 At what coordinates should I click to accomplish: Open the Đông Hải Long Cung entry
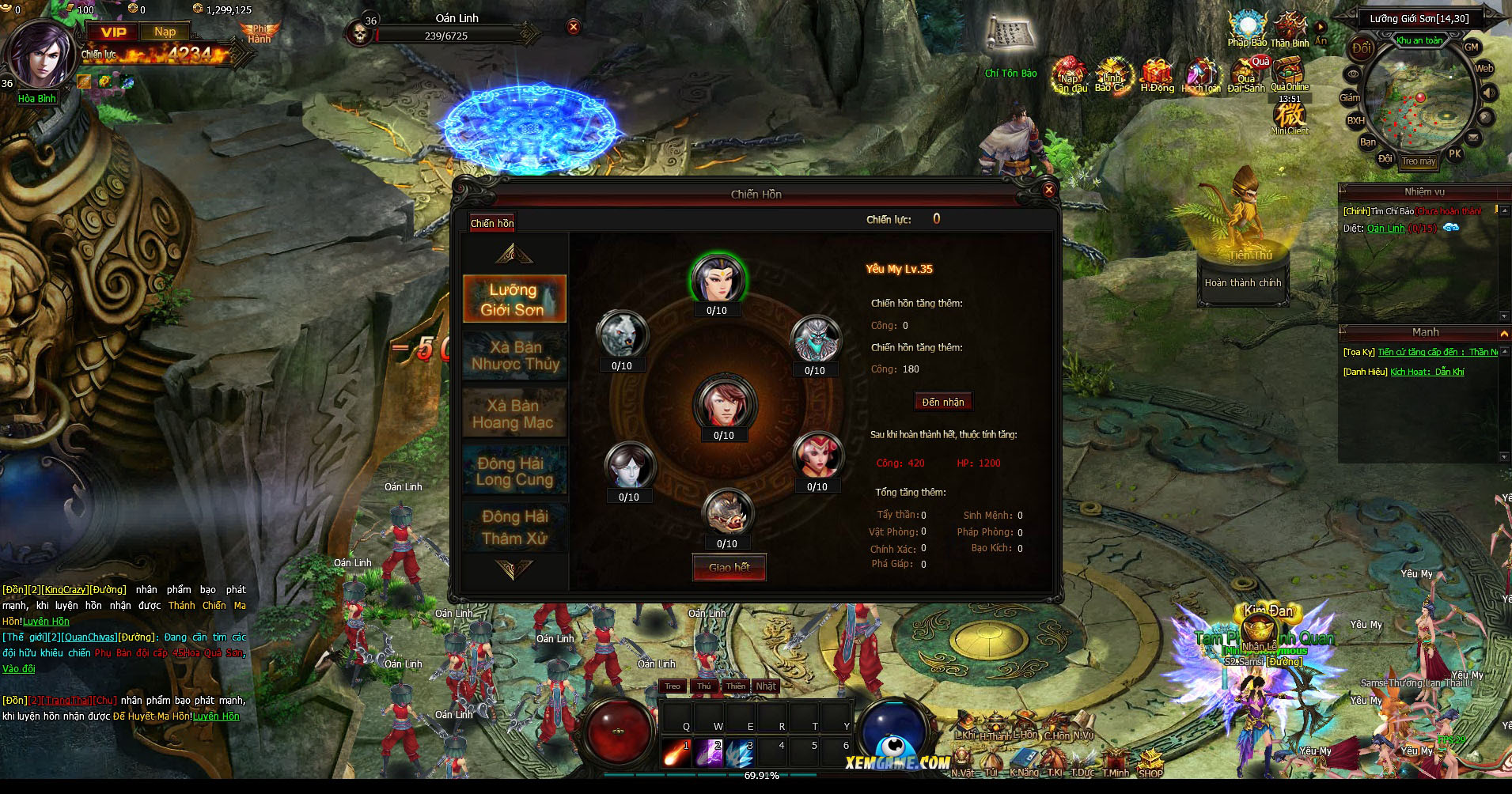pyautogui.click(x=514, y=471)
